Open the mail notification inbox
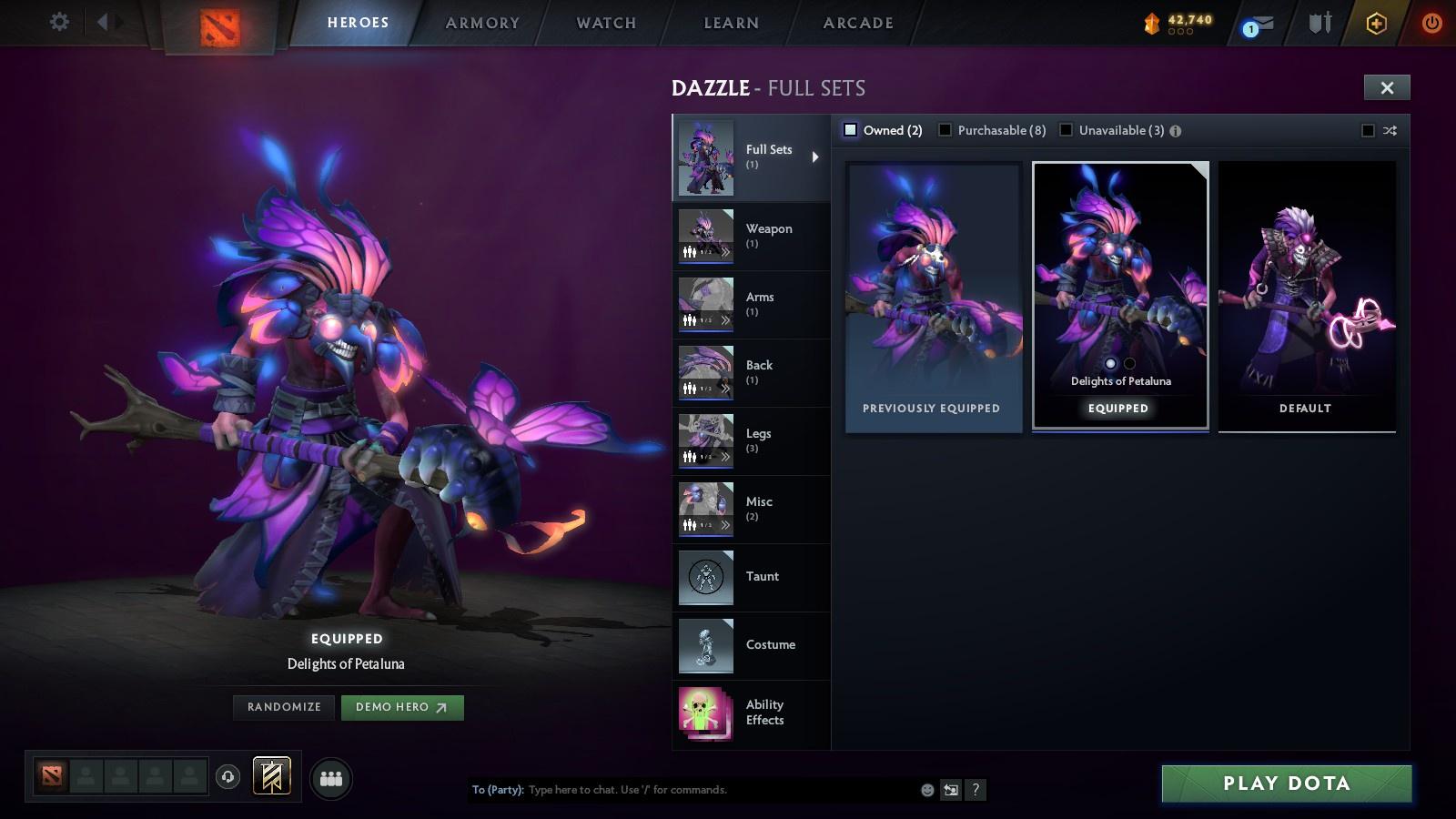The width and height of the screenshot is (1456, 819). click(1259, 23)
